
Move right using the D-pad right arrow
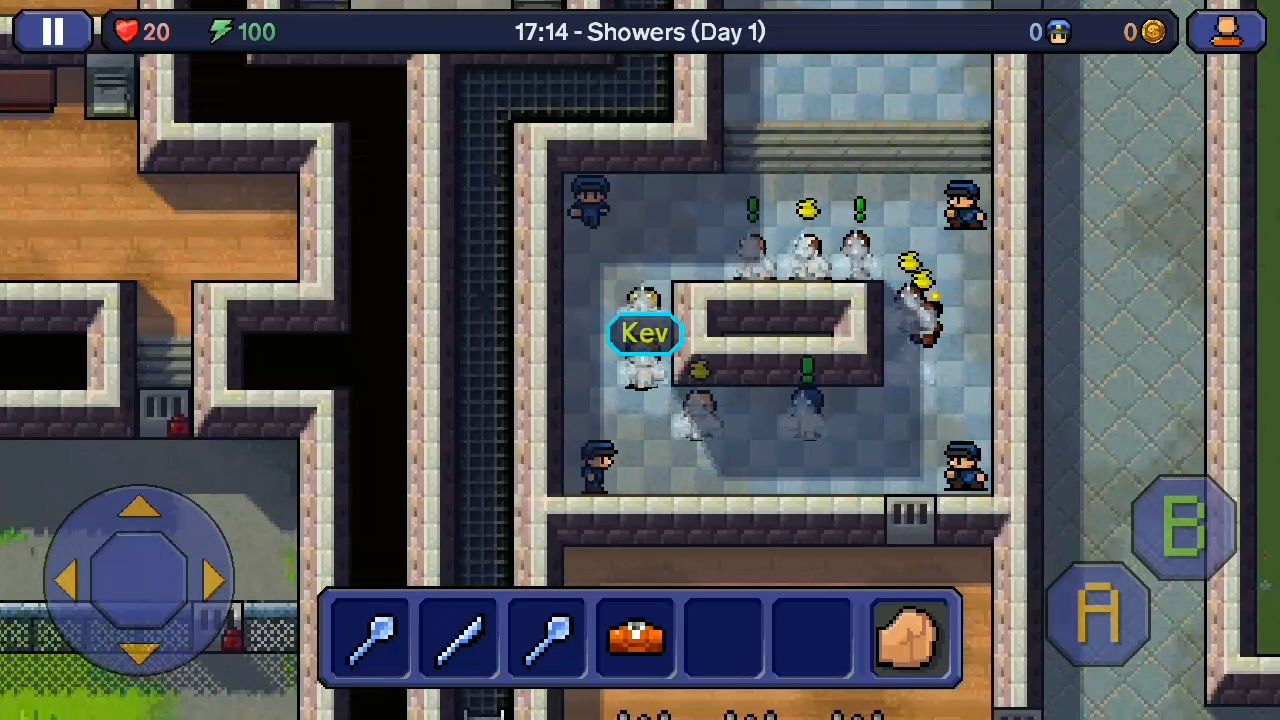point(212,580)
